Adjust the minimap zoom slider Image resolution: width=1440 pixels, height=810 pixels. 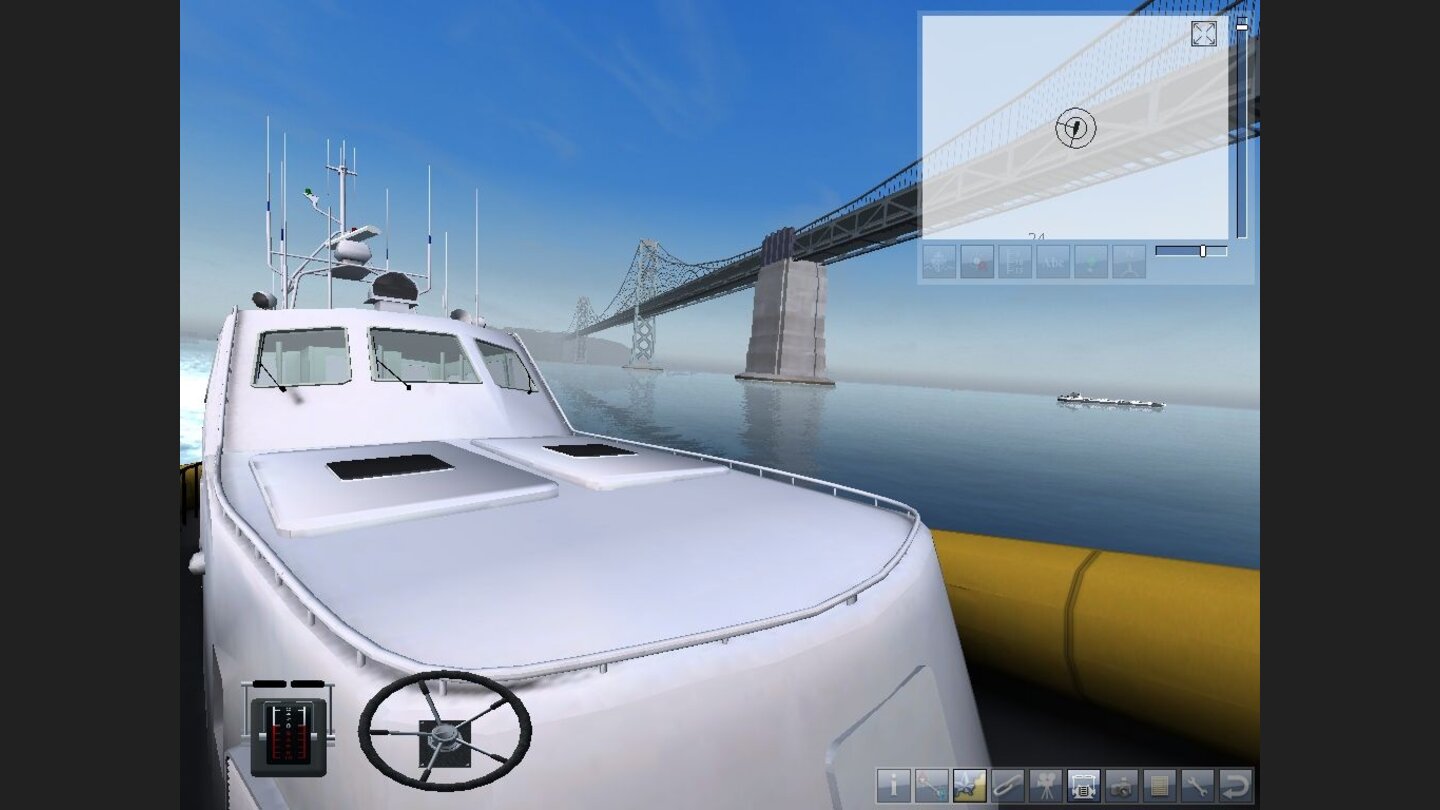pyautogui.click(x=1203, y=251)
